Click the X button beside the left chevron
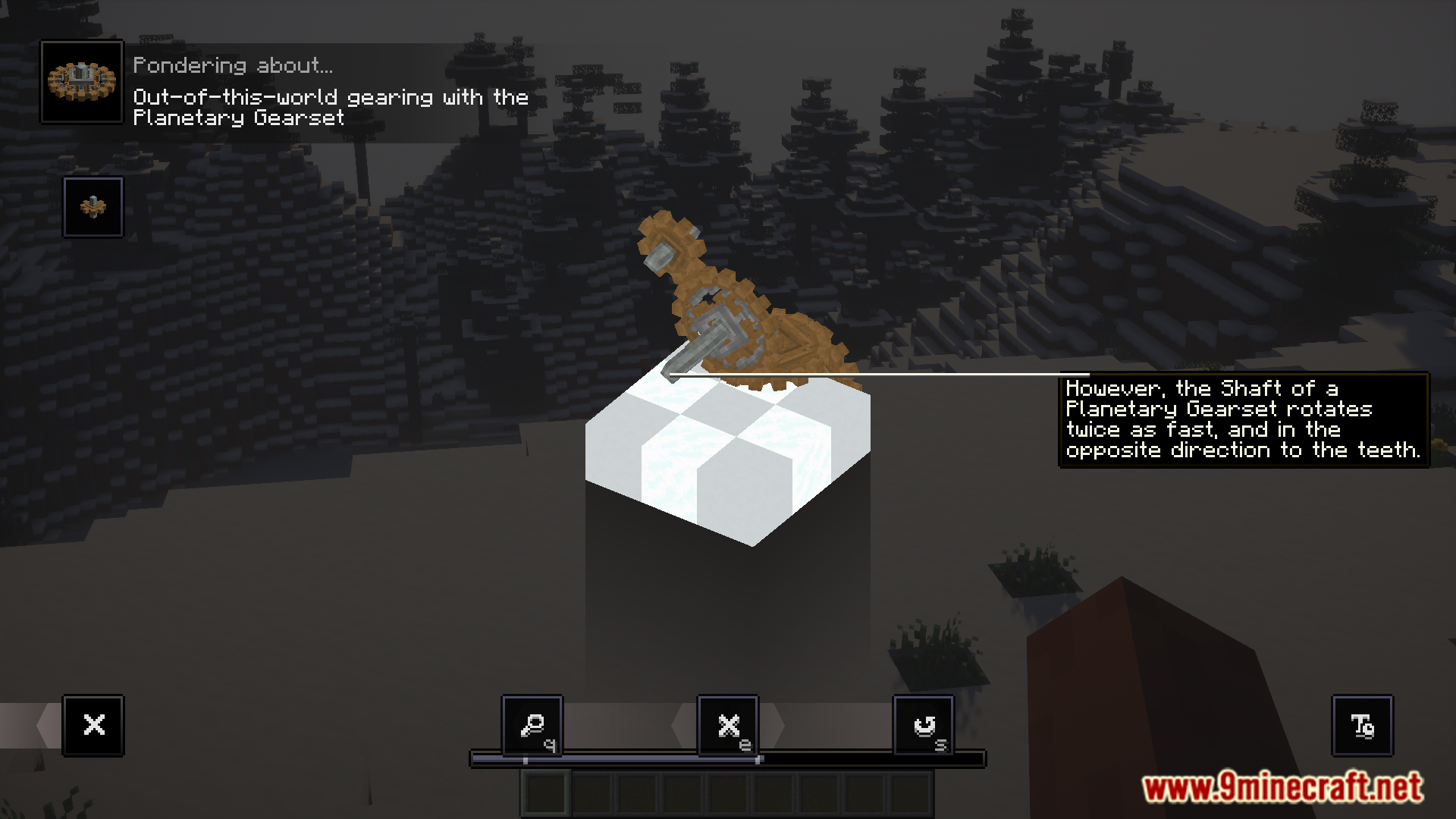This screenshot has width=1456, height=819. click(94, 726)
